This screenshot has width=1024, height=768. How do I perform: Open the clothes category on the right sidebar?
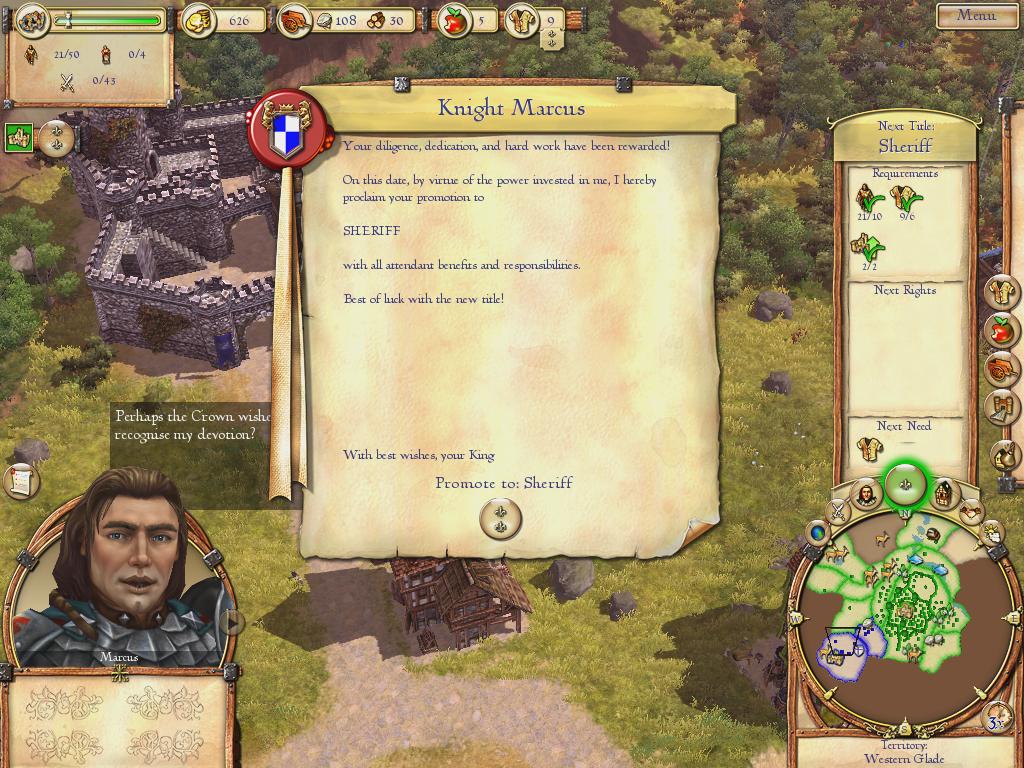click(1003, 292)
